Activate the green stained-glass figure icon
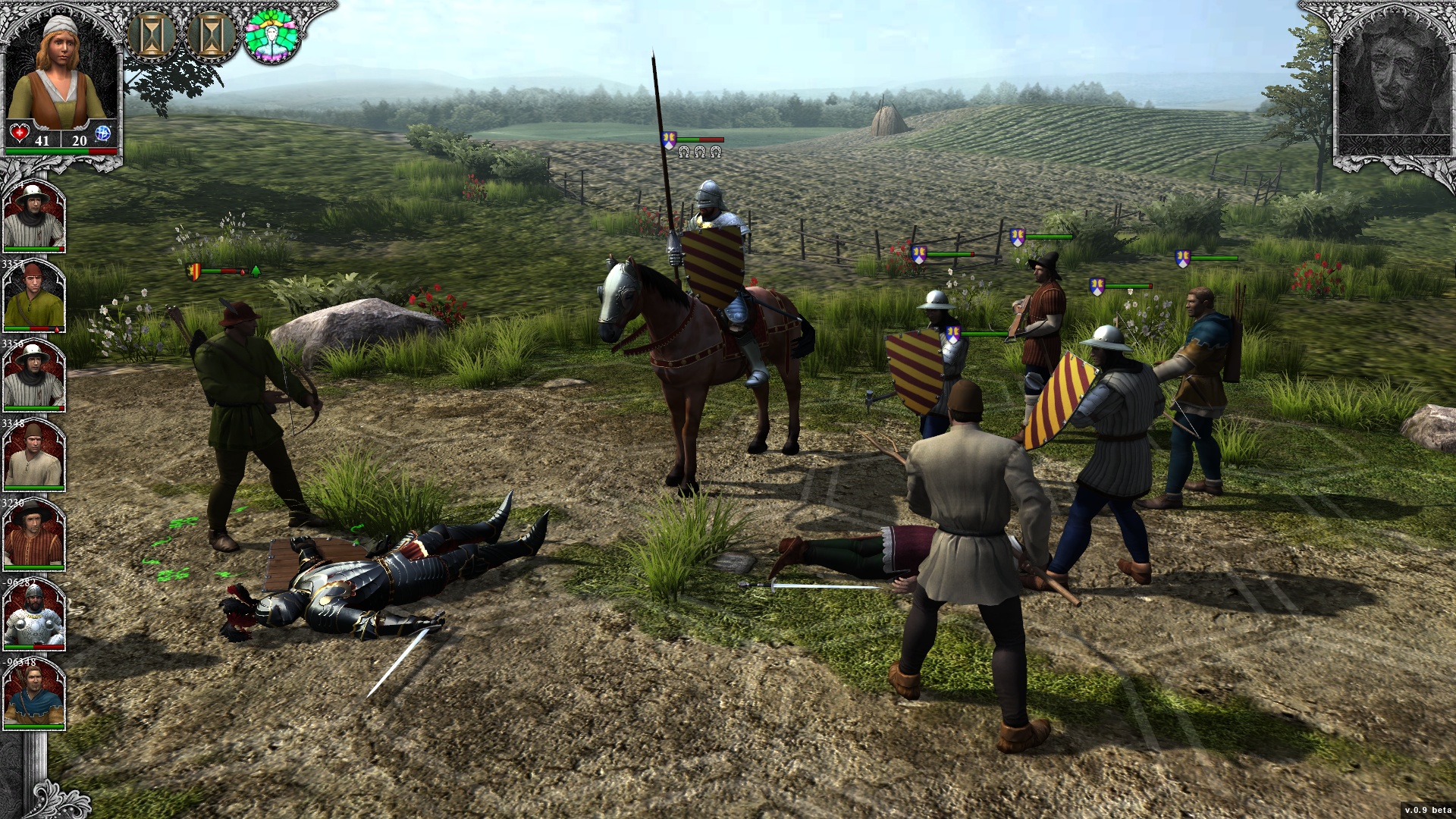The height and width of the screenshot is (819, 1456). pyautogui.click(x=271, y=36)
